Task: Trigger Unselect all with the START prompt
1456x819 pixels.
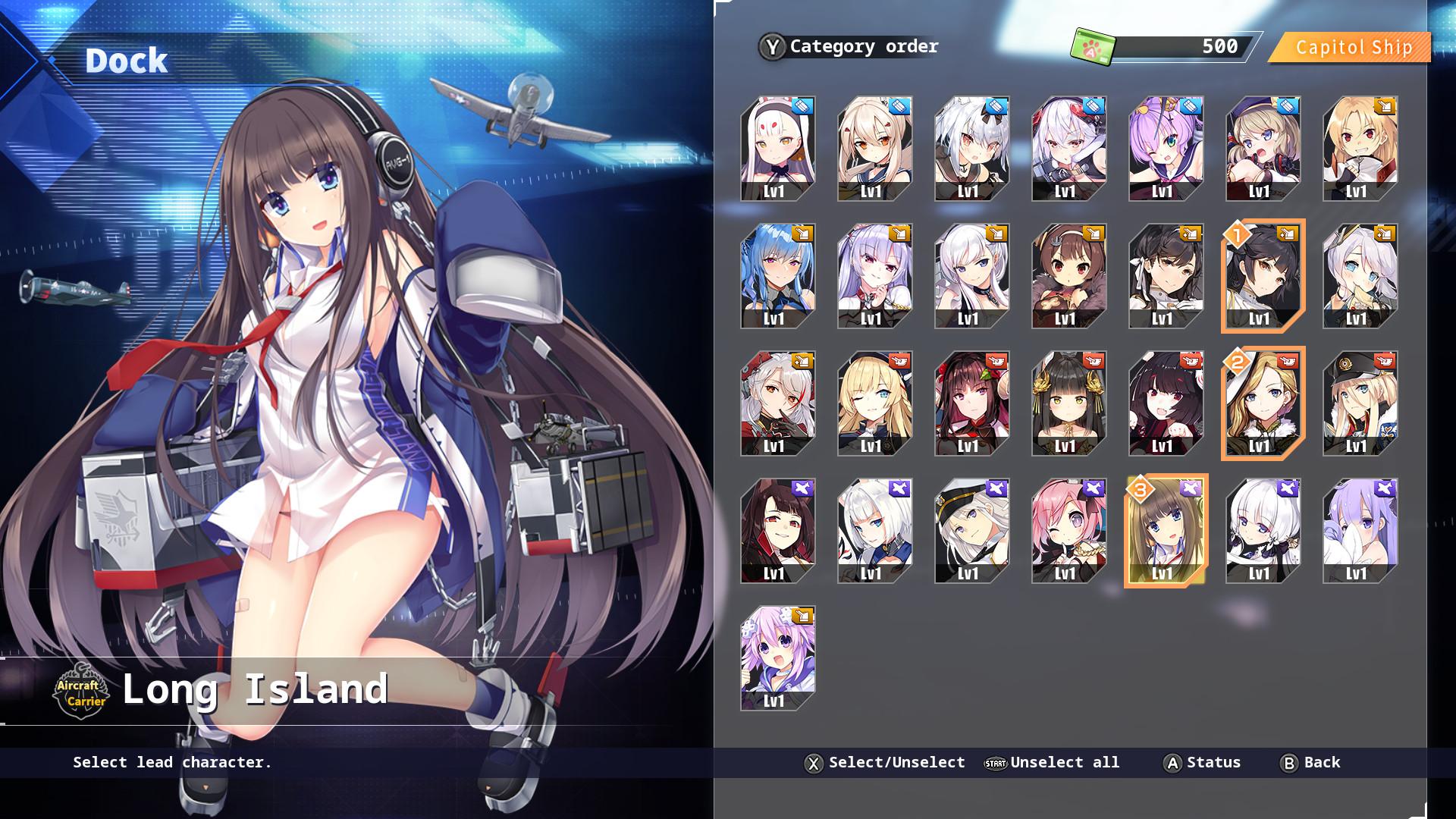Action: [995, 763]
